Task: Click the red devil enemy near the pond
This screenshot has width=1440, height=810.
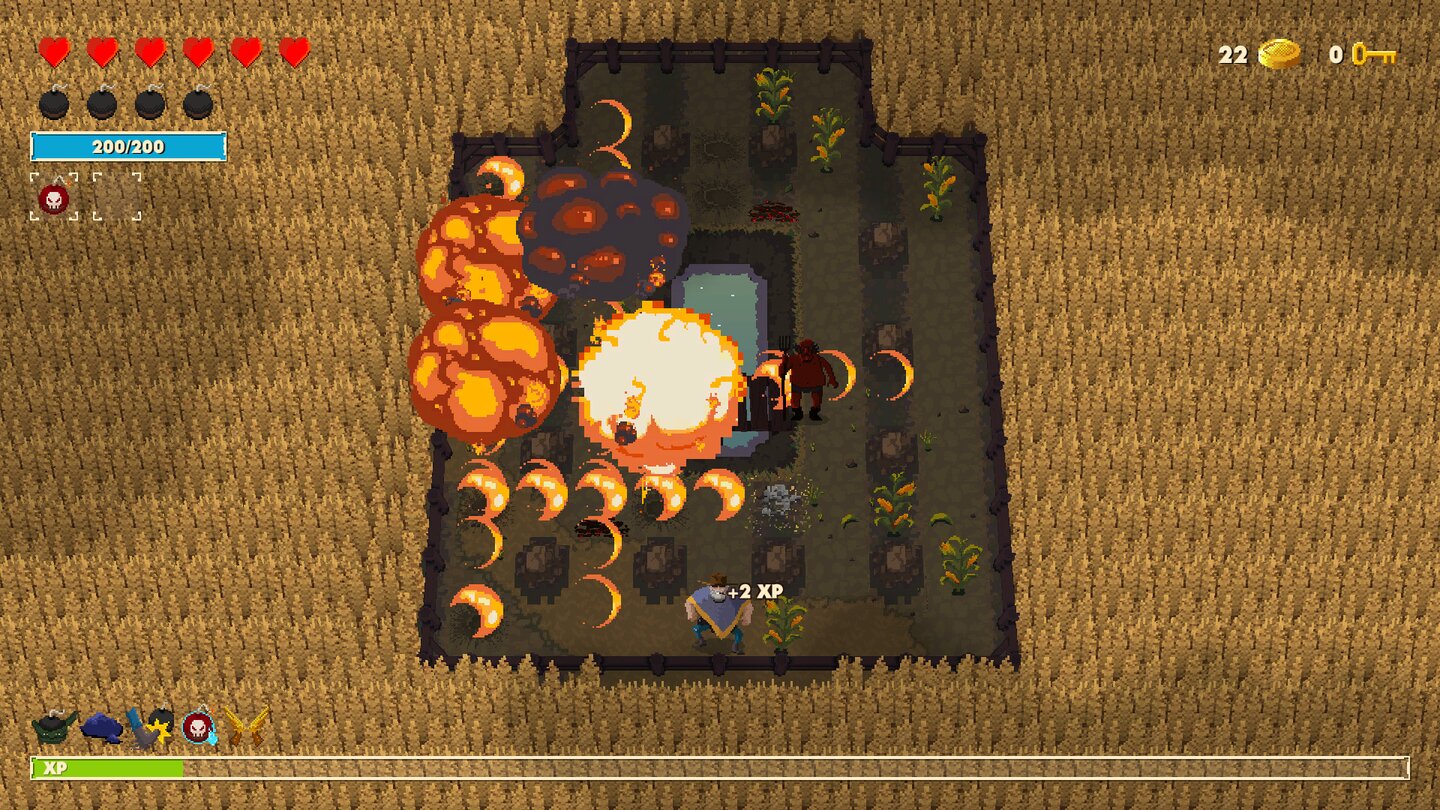Action: pos(806,375)
